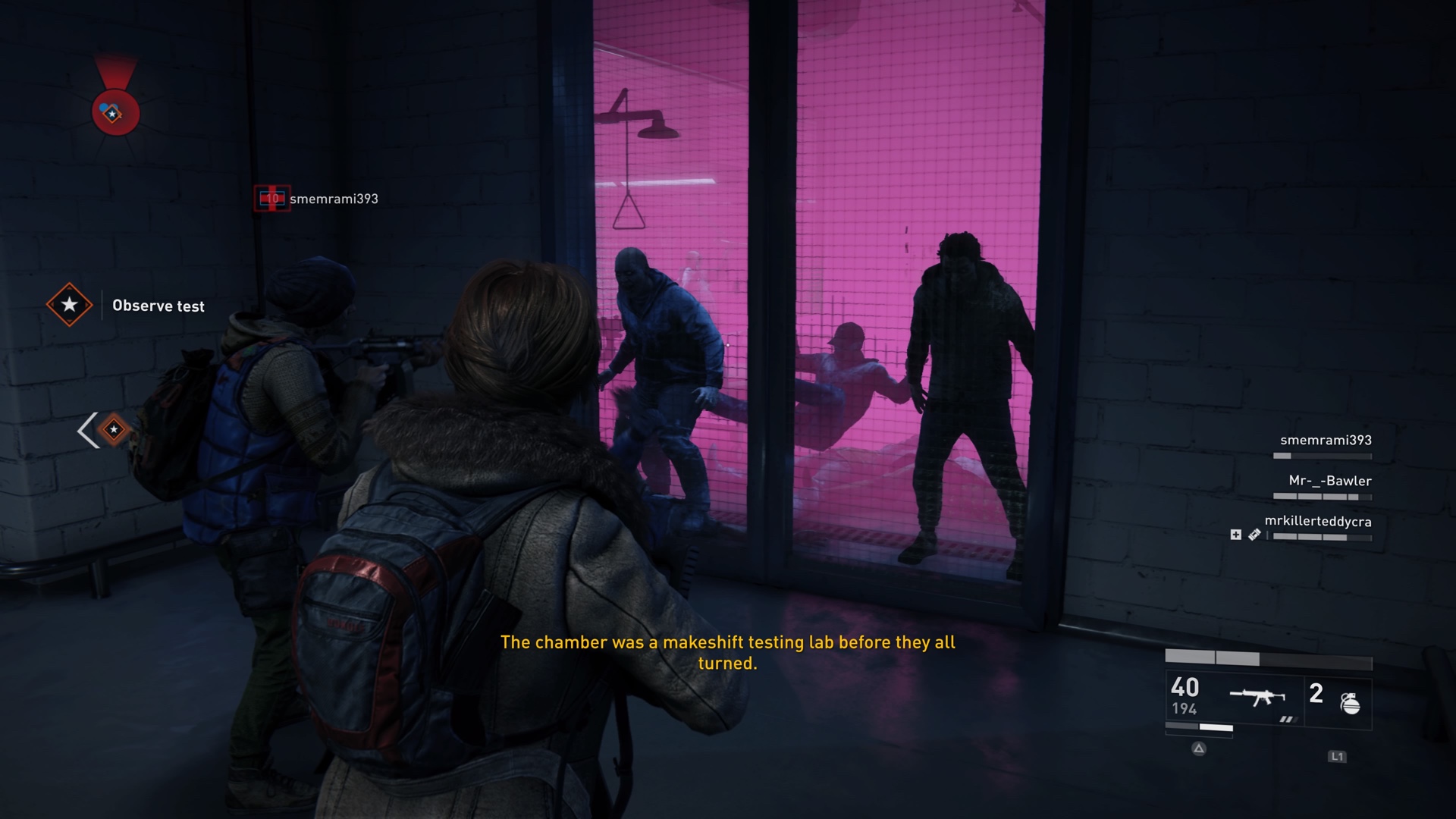Click the fire-rate mode indicator under the rifle
This screenshot has width=1456, height=819.
(x=1289, y=720)
